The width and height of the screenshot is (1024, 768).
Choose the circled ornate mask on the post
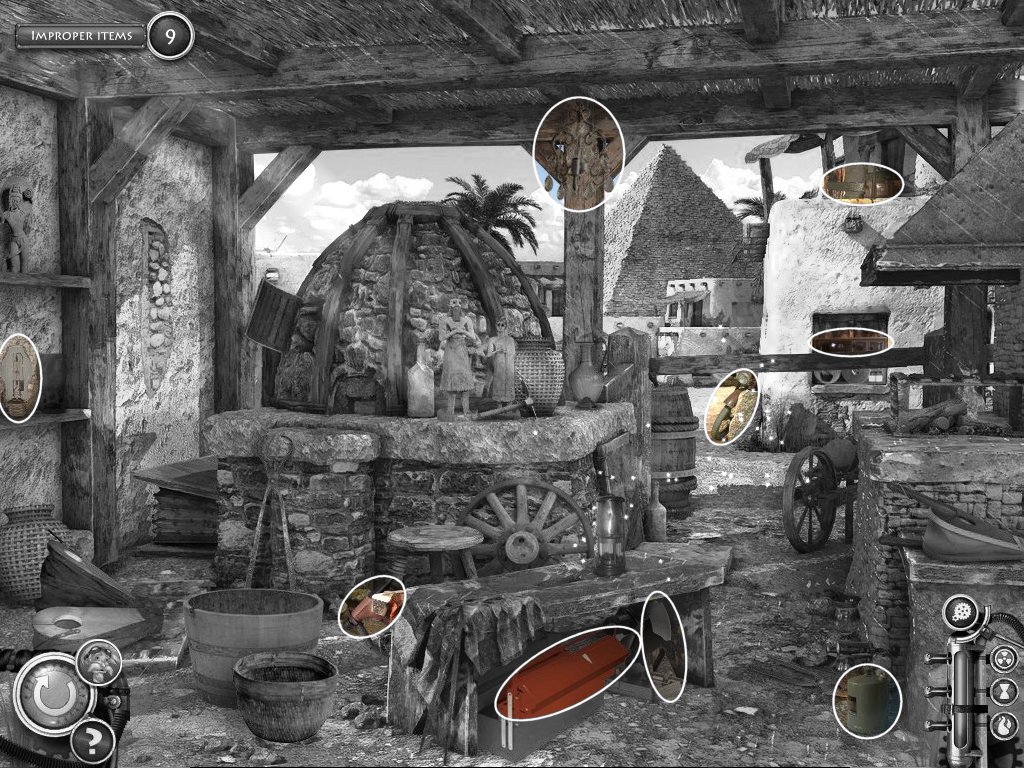(578, 154)
